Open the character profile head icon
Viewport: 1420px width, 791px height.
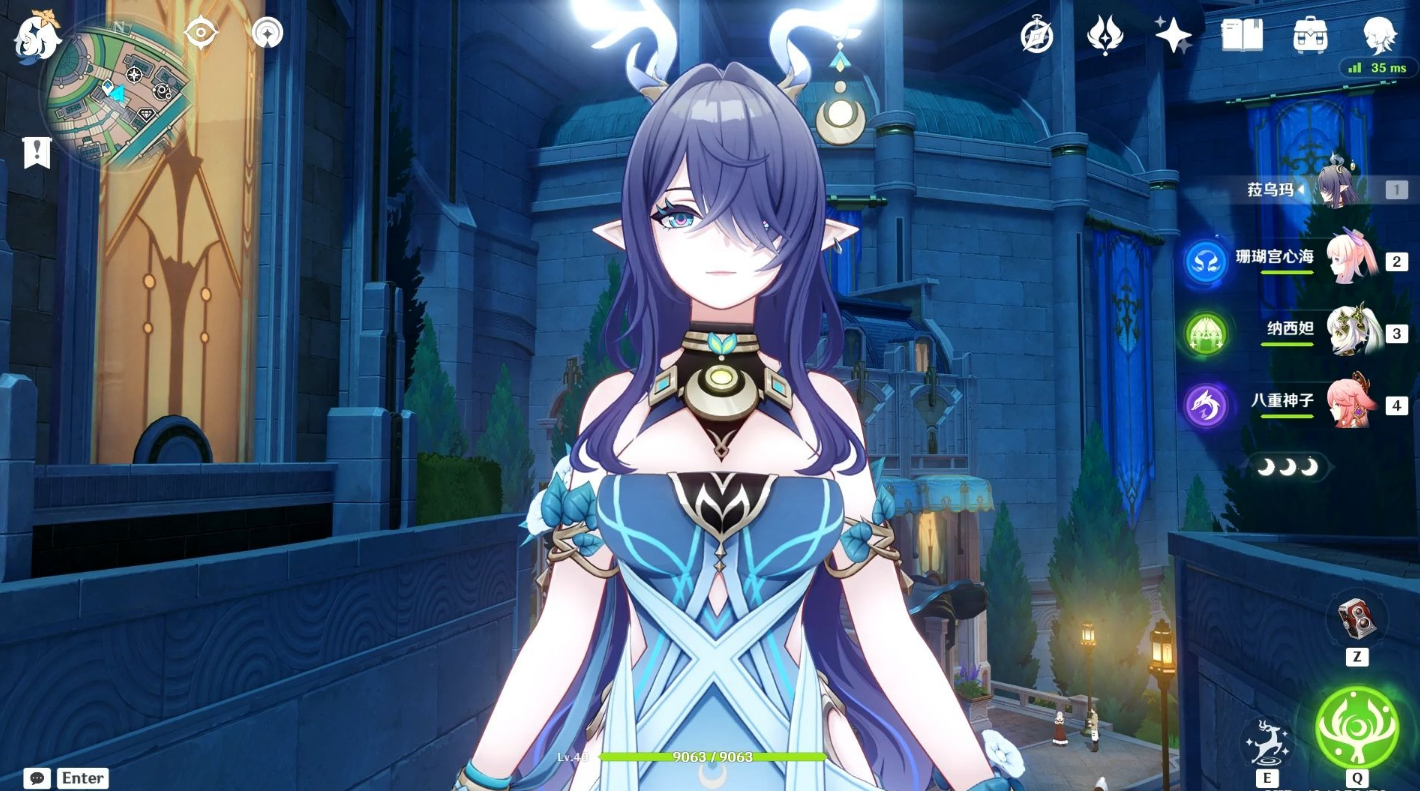coord(1380,35)
